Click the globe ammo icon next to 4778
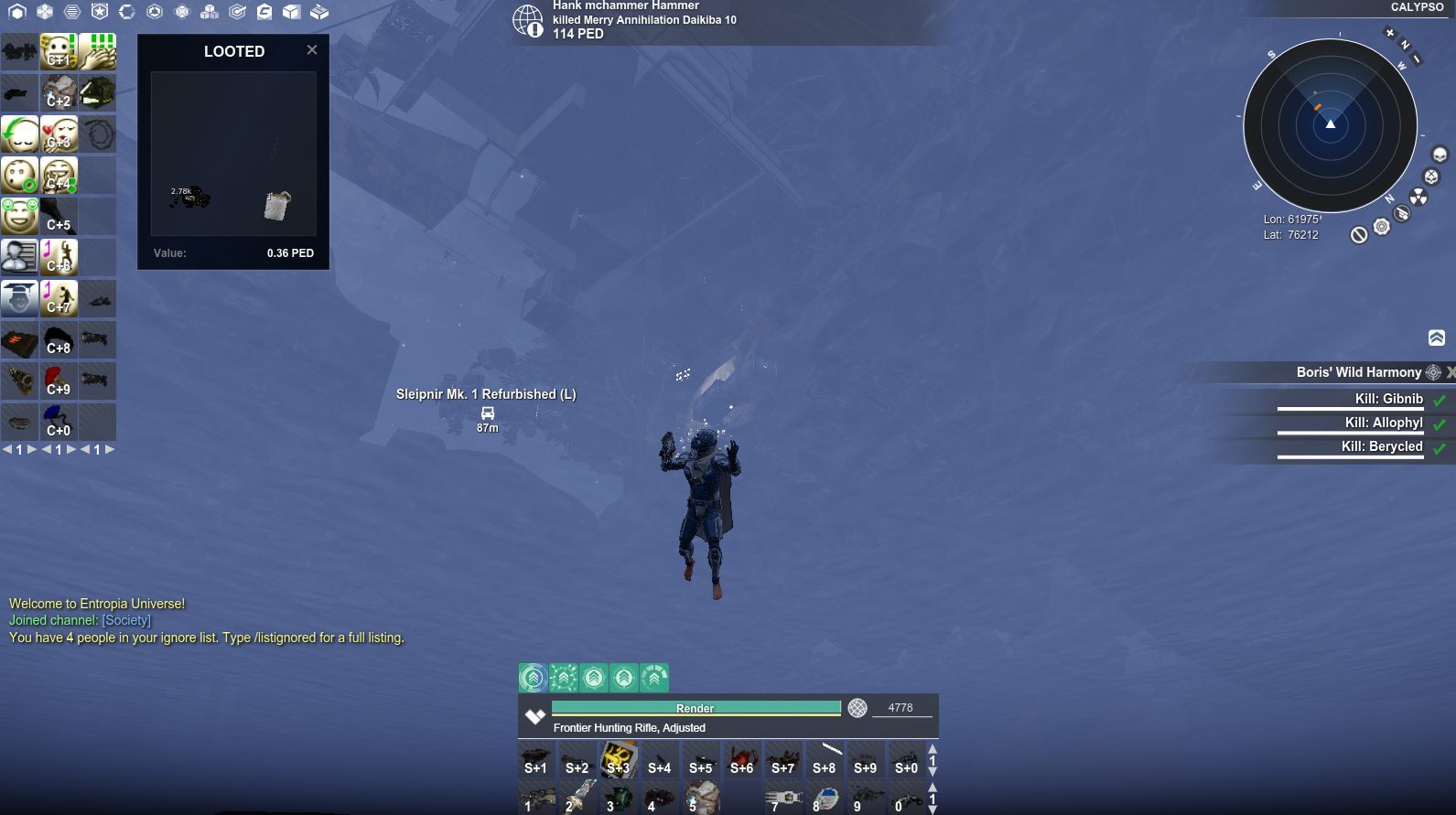Viewport: 1456px width, 815px height. tap(857, 707)
